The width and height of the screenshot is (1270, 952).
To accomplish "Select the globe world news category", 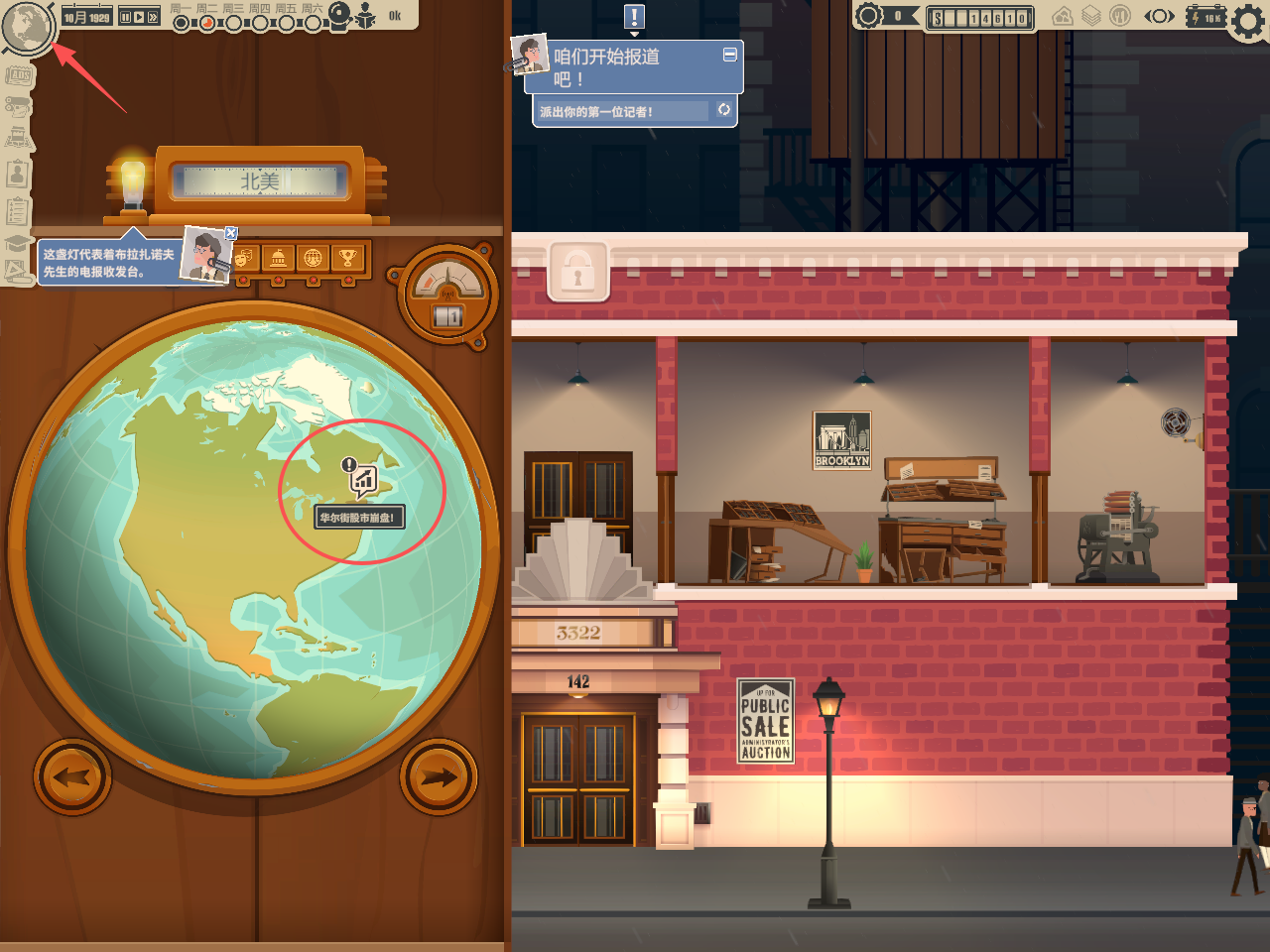I will 313,259.
